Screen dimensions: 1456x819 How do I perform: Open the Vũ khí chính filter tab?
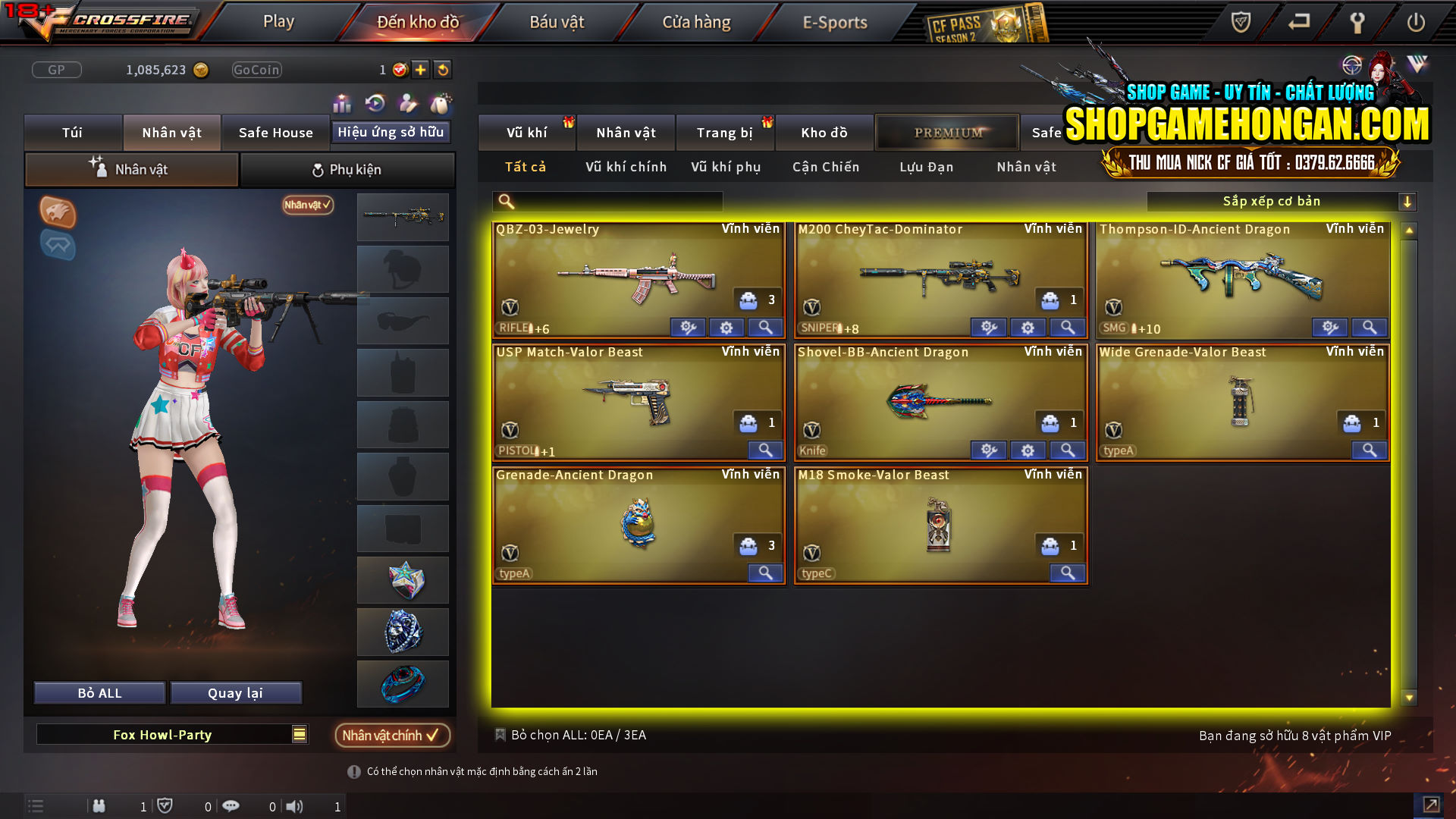[624, 167]
